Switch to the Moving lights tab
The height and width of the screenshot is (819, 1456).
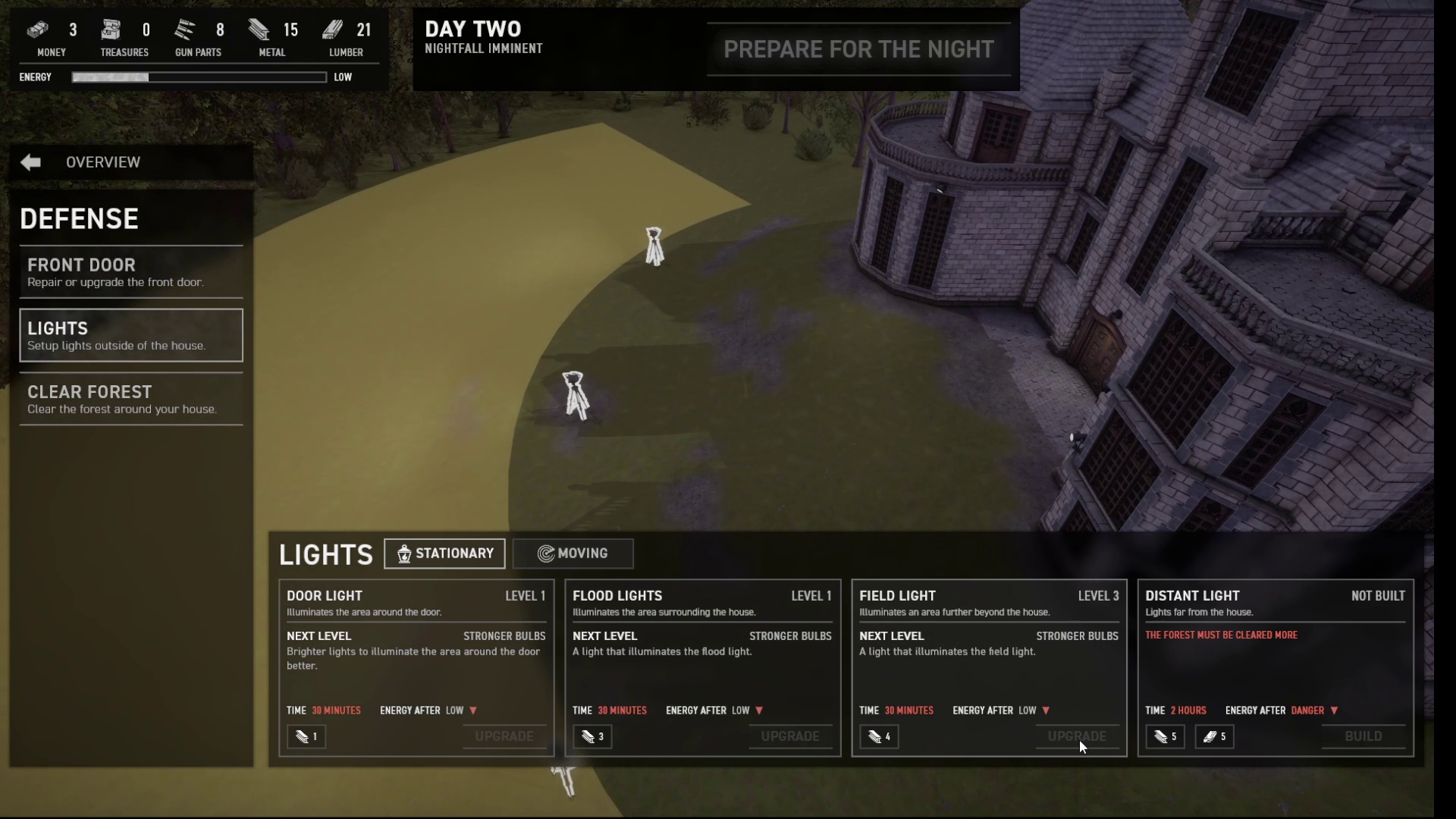coord(573,554)
